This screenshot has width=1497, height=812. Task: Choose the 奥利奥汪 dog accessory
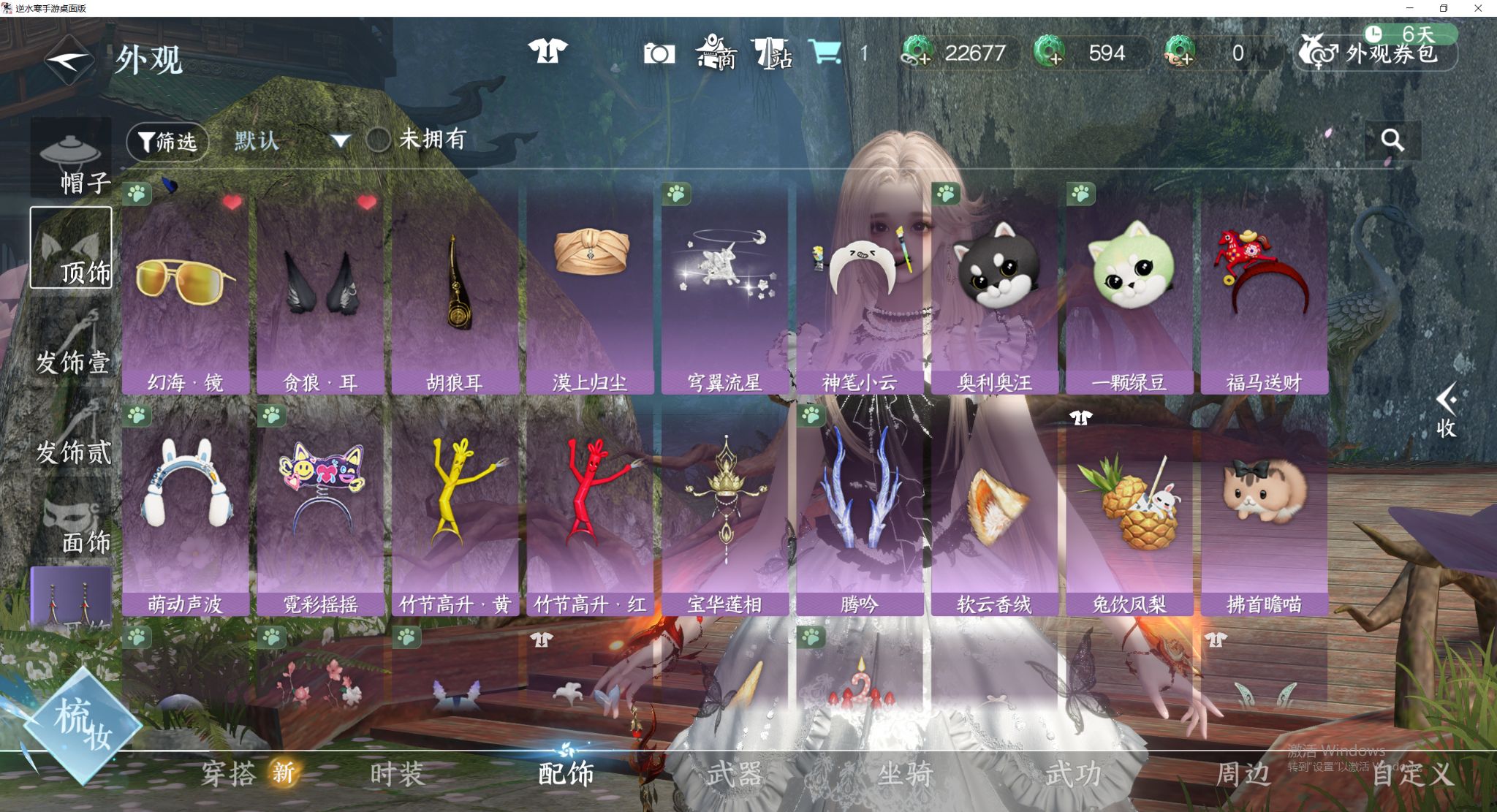tap(994, 292)
